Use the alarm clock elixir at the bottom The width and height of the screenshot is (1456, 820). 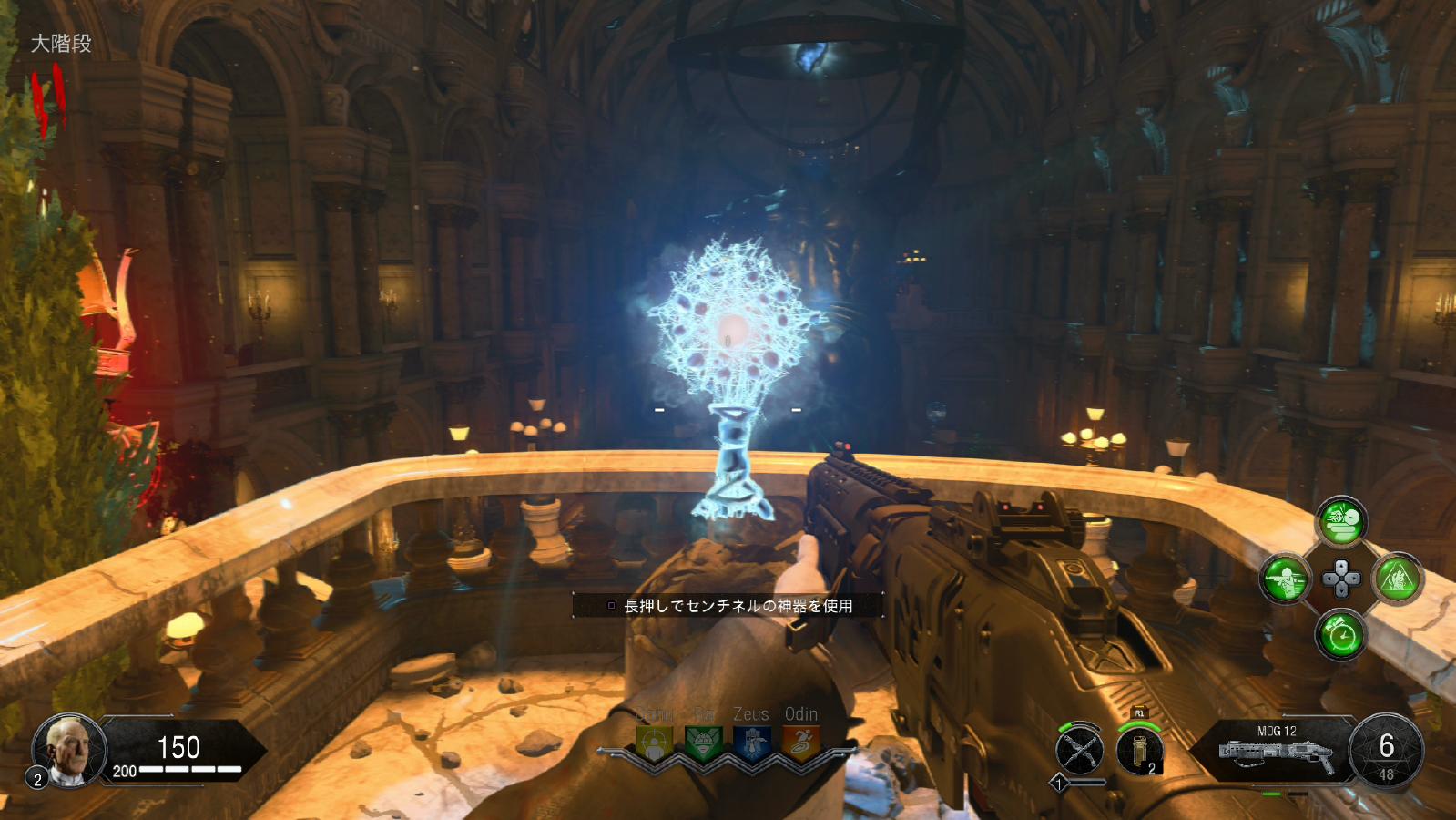point(1340,634)
